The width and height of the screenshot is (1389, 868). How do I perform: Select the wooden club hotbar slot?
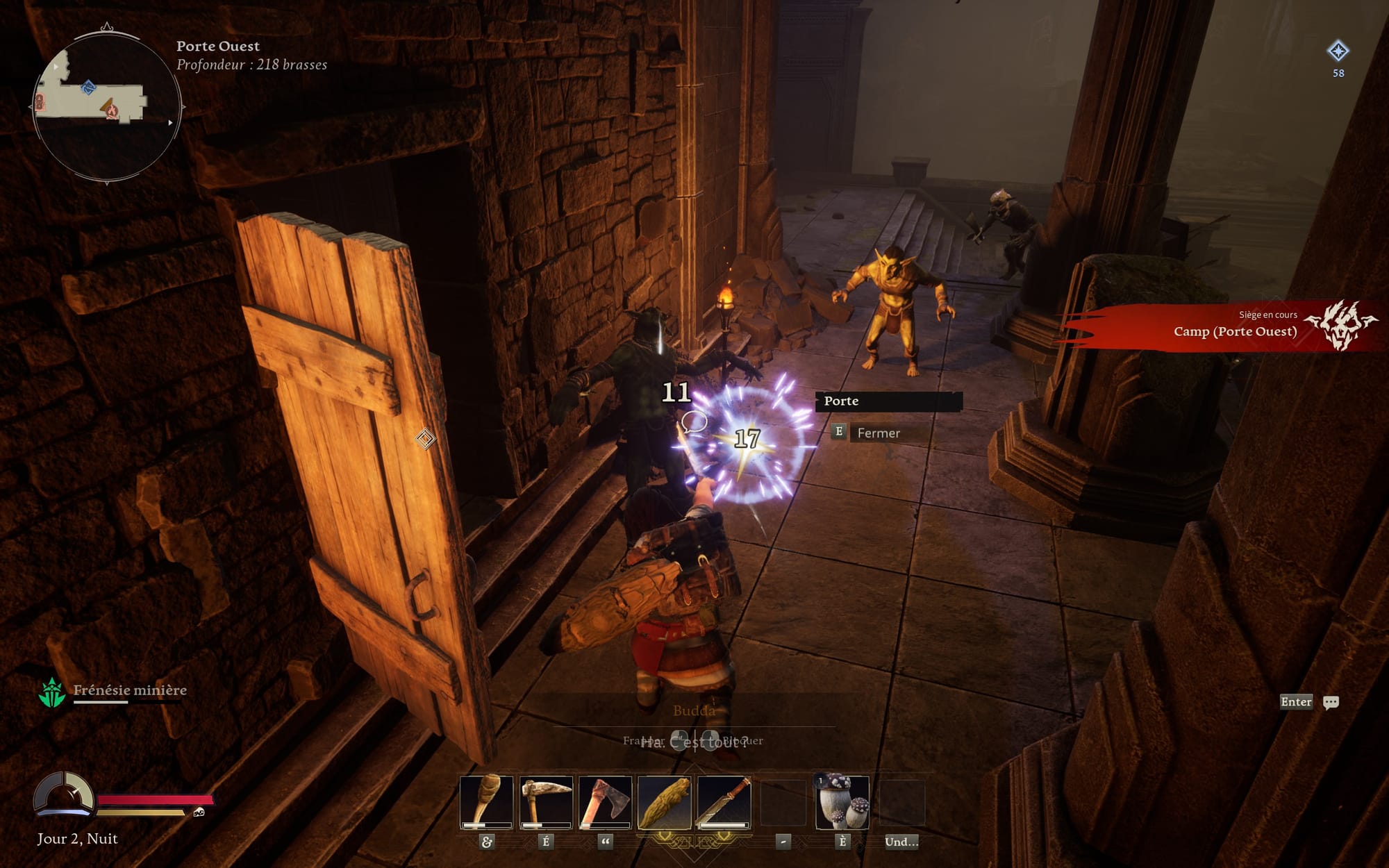pos(486,803)
